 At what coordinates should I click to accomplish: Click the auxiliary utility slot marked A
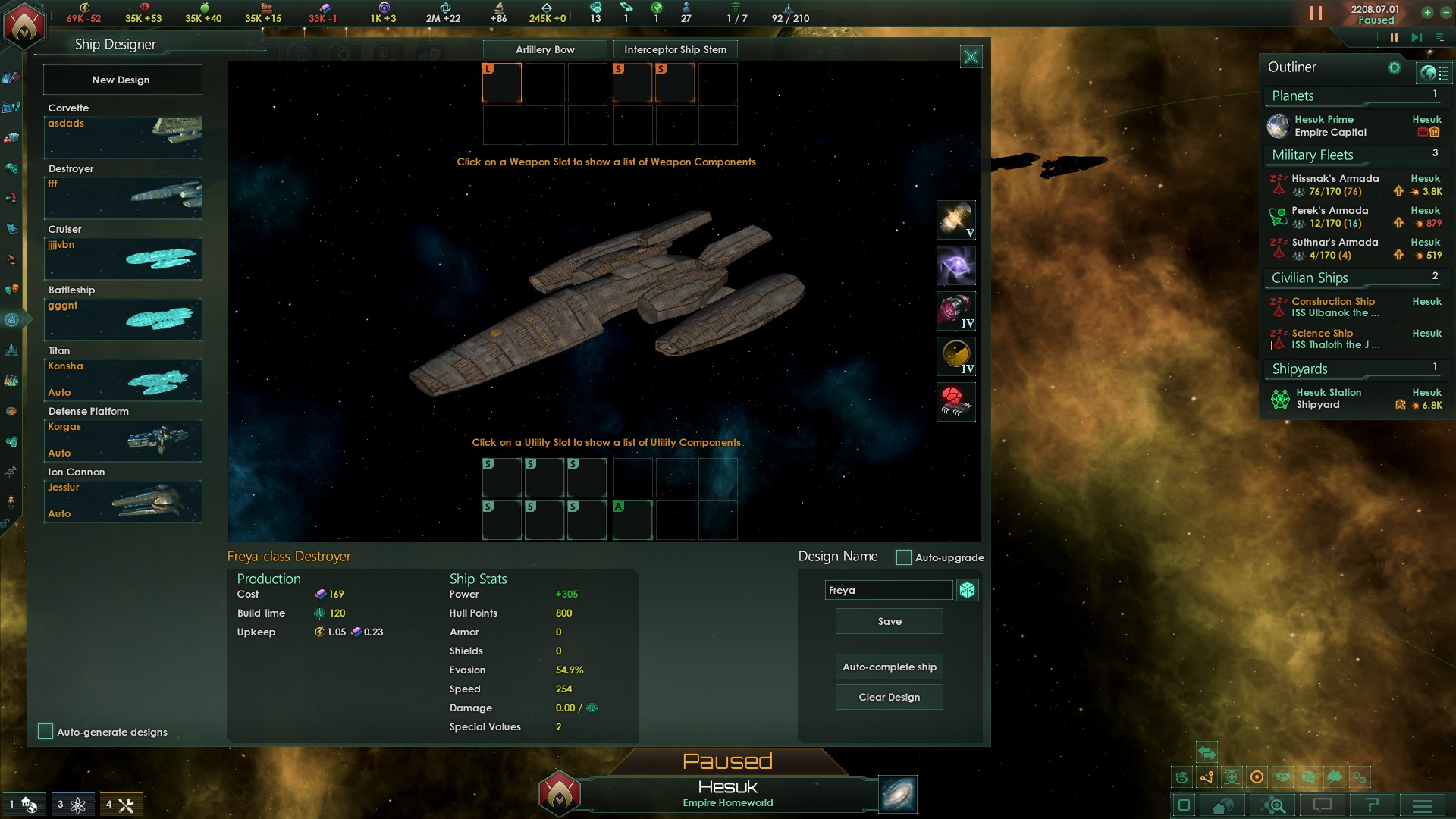632,520
